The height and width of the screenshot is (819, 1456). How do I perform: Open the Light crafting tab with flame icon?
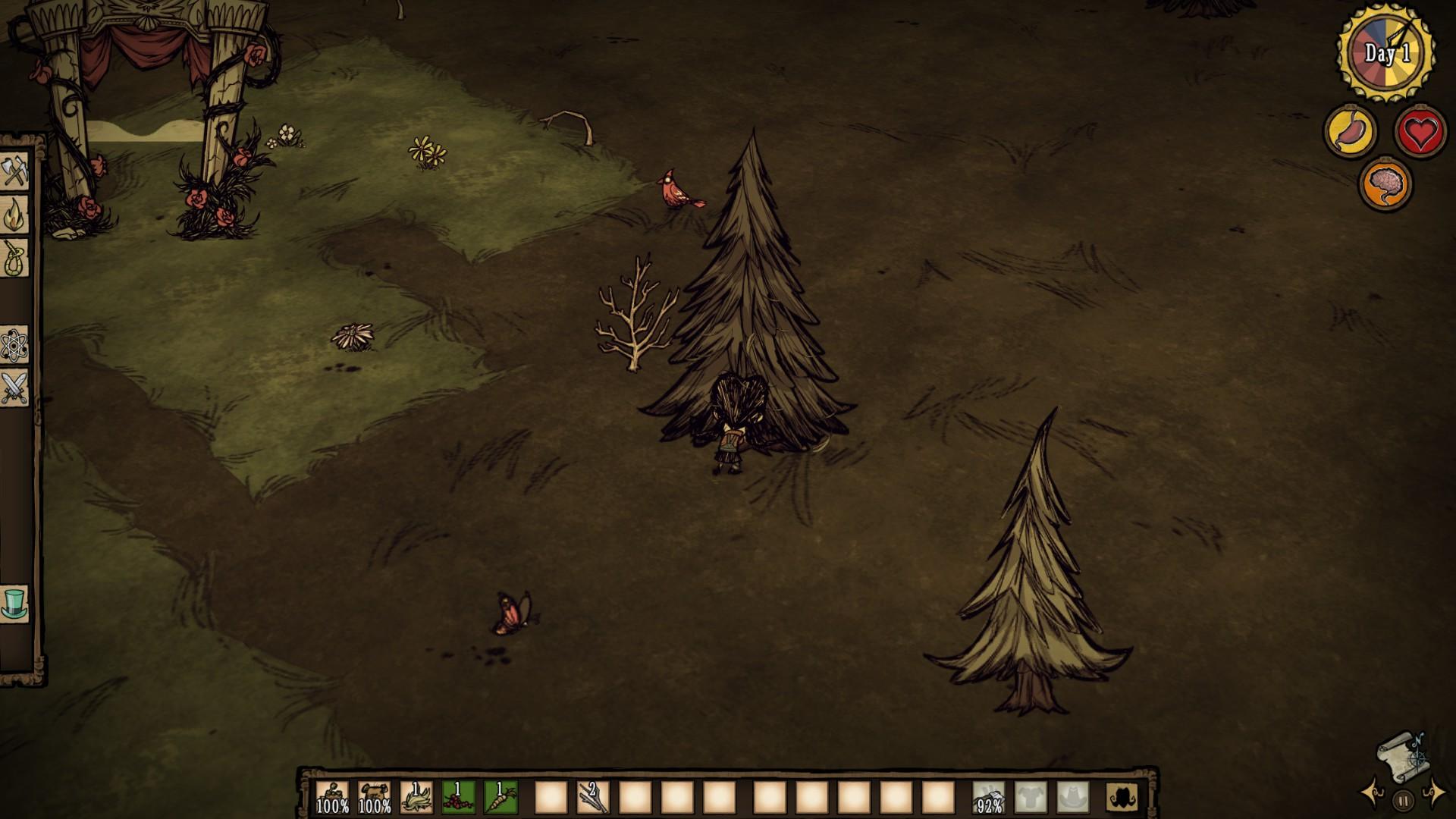(15, 215)
